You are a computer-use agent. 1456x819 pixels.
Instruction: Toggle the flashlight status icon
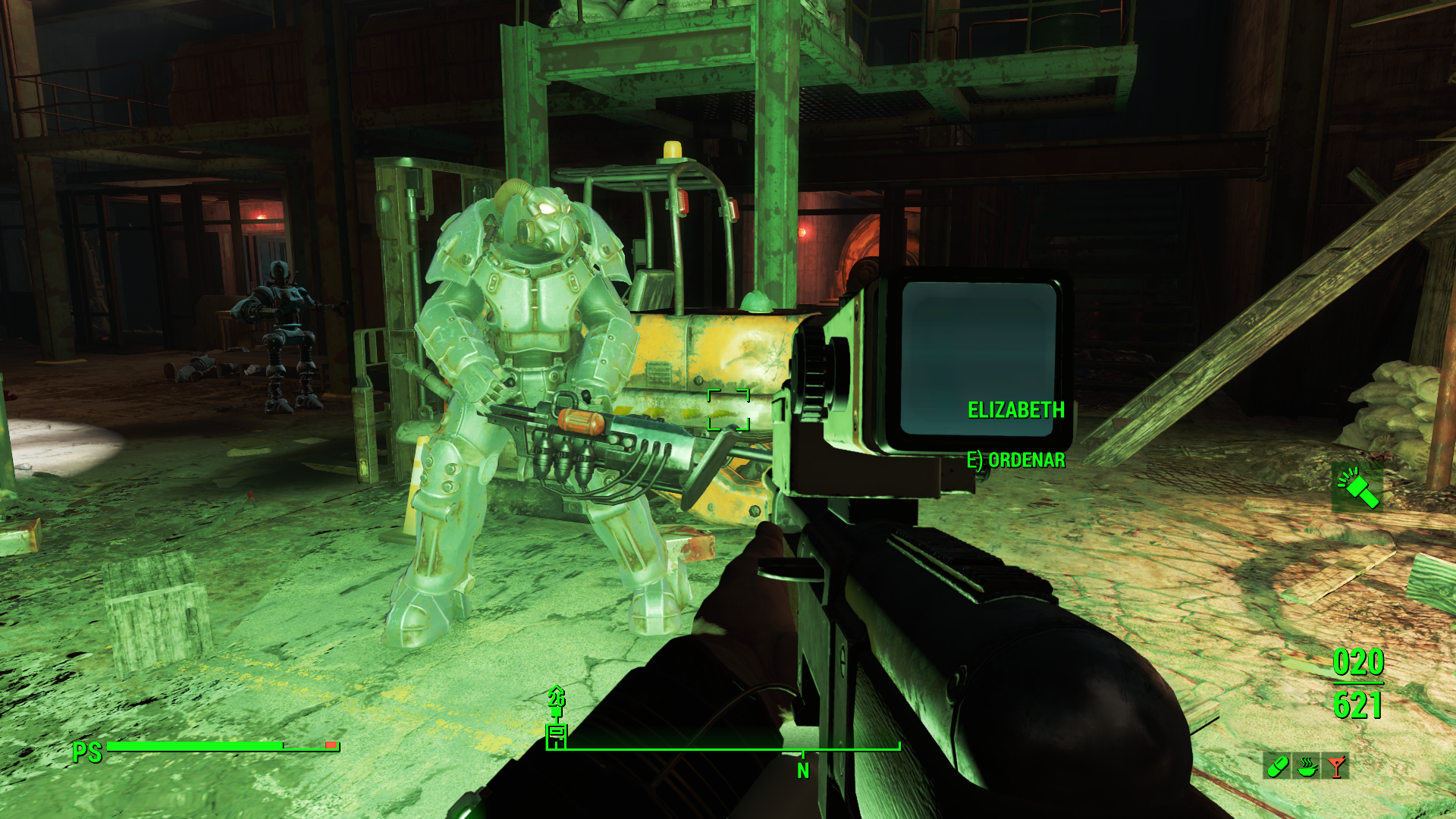(1357, 488)
